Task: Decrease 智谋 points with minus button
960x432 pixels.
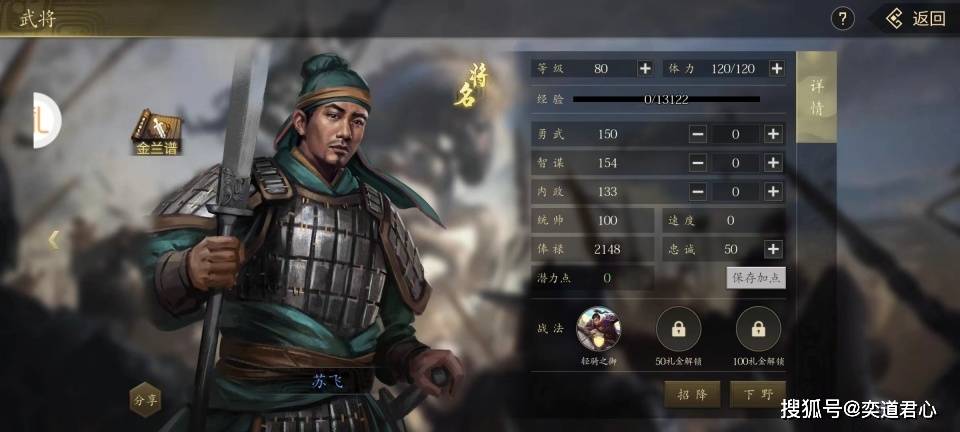Action: tap(698, 163)
